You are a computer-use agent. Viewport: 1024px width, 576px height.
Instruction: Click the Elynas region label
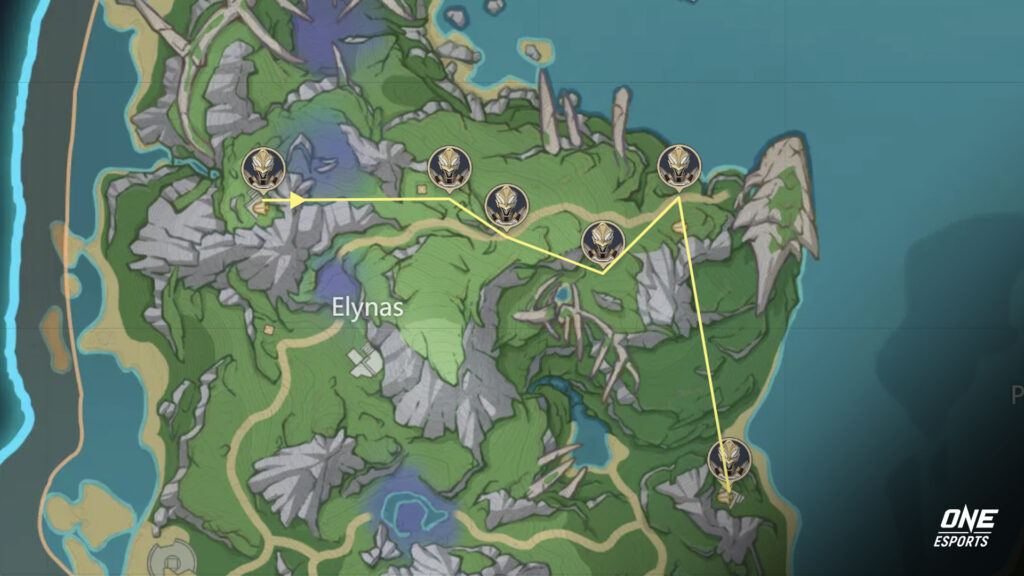click(368, 307)
